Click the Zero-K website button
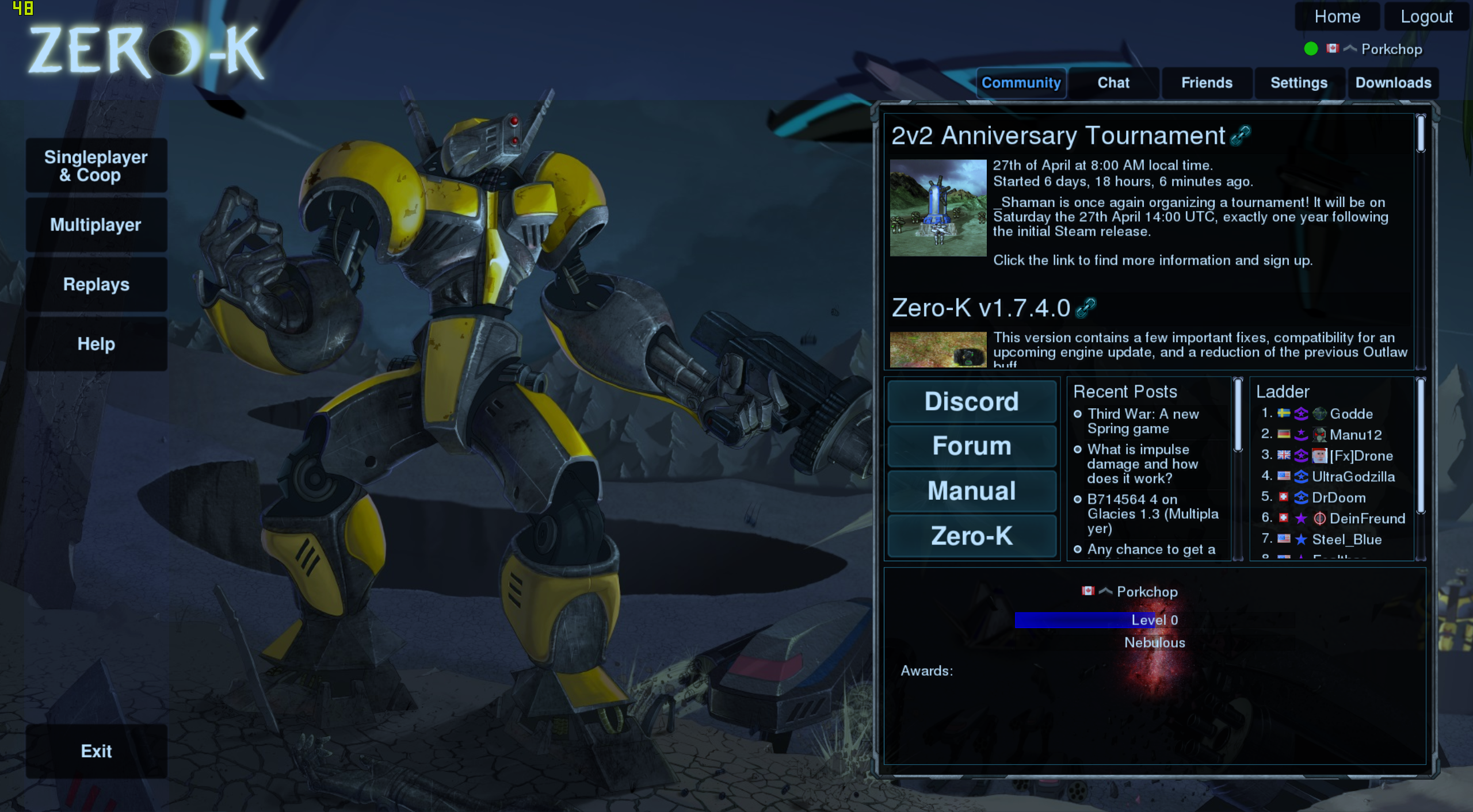 click(971, 536)
